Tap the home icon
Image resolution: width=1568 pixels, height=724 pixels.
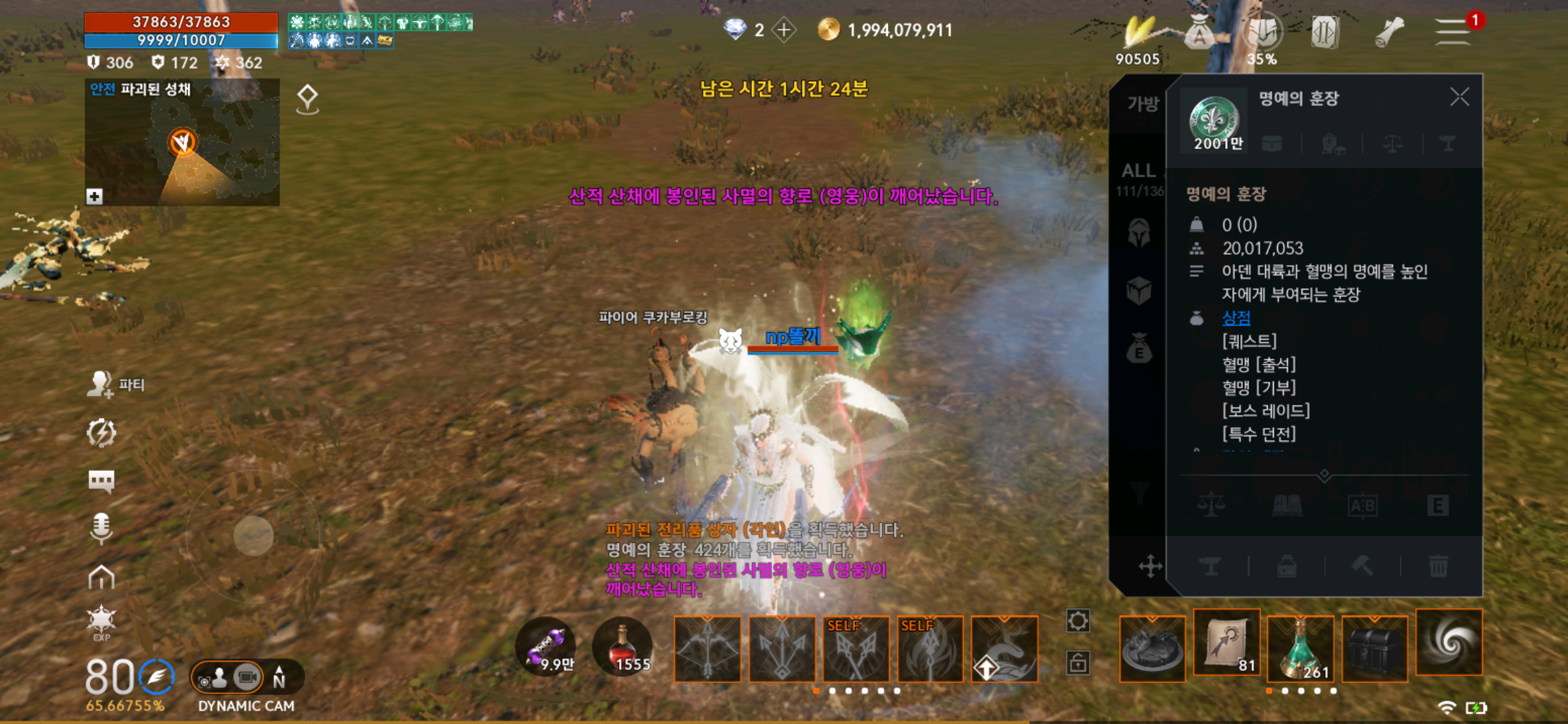(101, 577)
